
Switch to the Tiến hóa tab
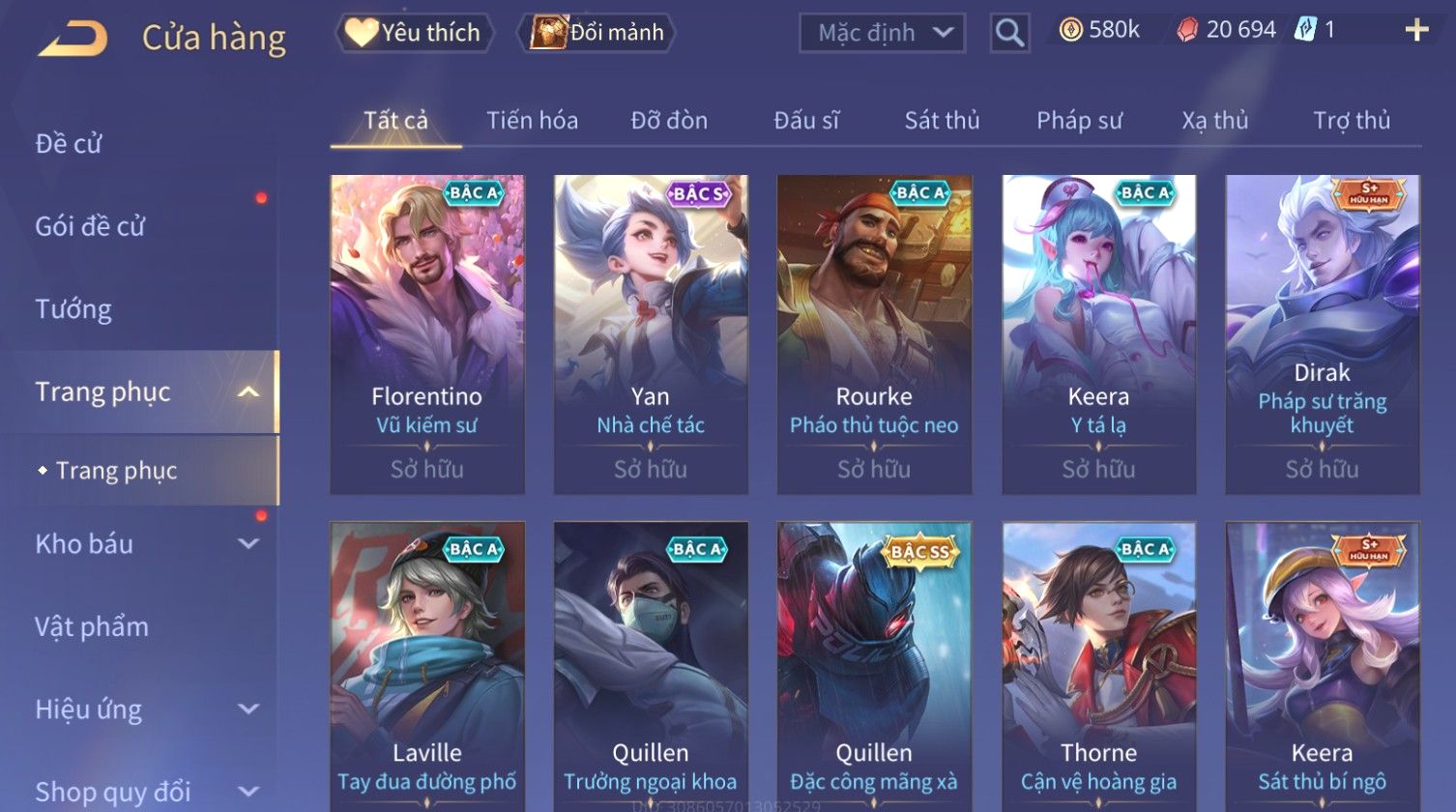pyautogui.click(x=532, y=121)
